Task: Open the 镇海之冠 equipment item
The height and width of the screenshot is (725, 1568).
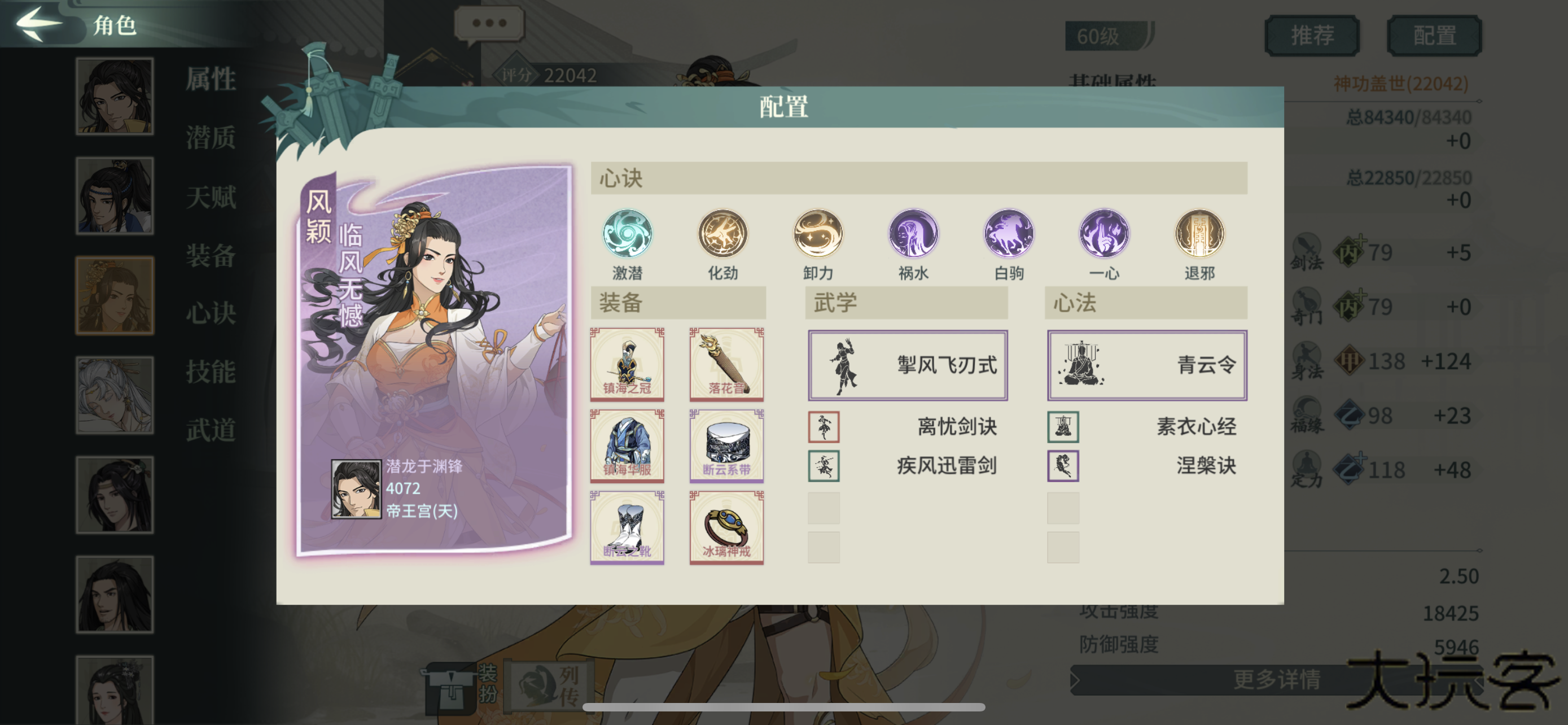Action: click(628, 364)
